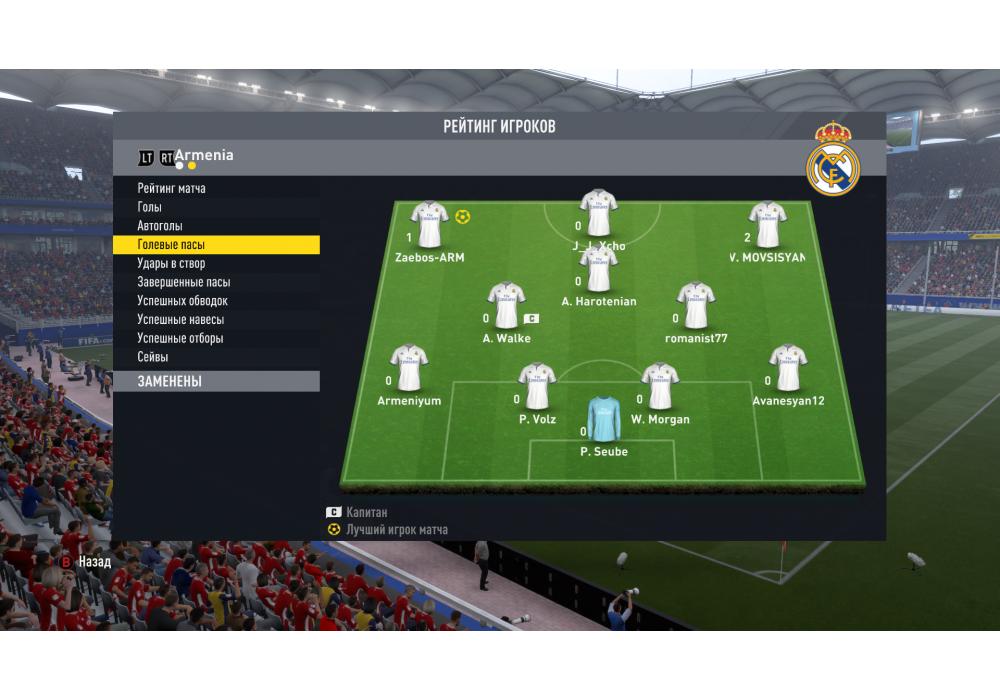
Task: Choose the Голы stat row
Action: [150, 207]
